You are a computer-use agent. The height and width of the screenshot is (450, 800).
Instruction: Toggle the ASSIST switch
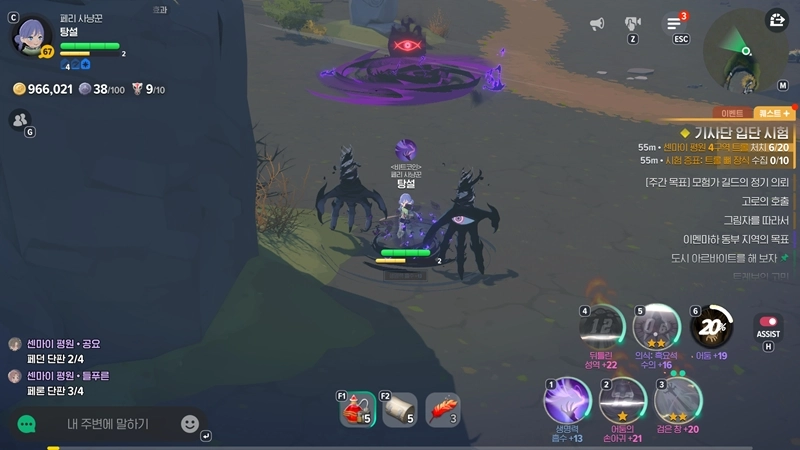768,327
